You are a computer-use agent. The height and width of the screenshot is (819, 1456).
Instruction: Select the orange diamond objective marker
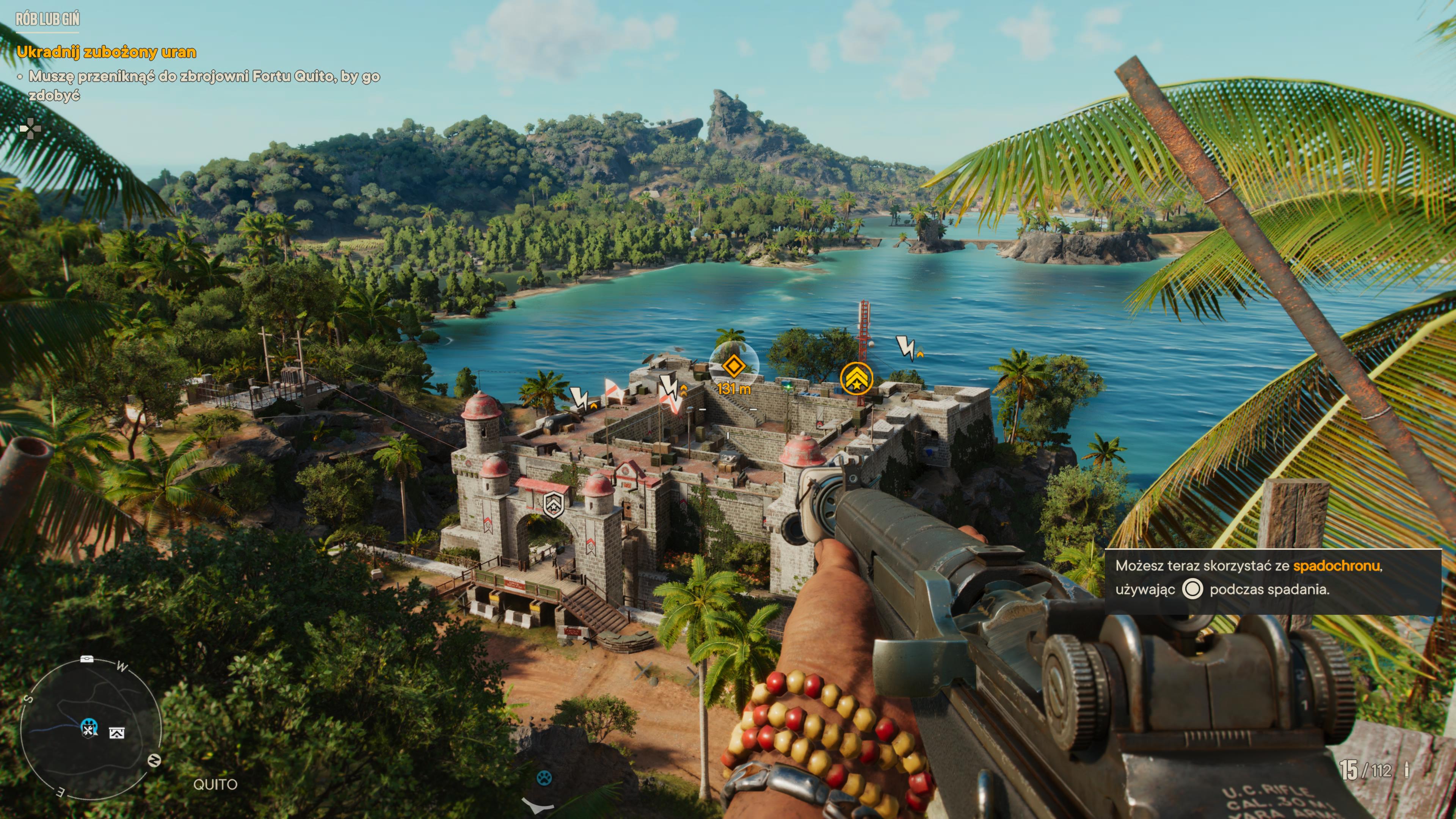tap(733, 366)
